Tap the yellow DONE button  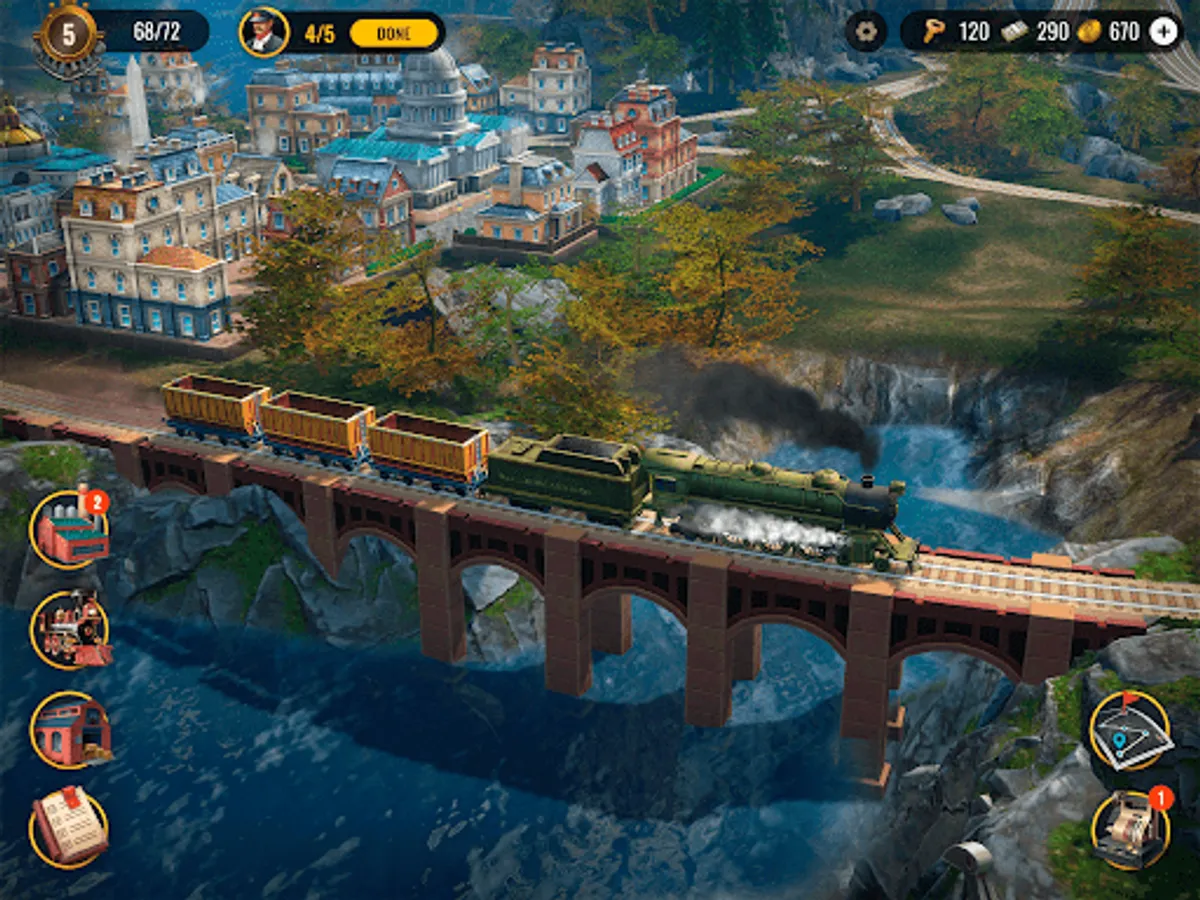coord(394,33)
